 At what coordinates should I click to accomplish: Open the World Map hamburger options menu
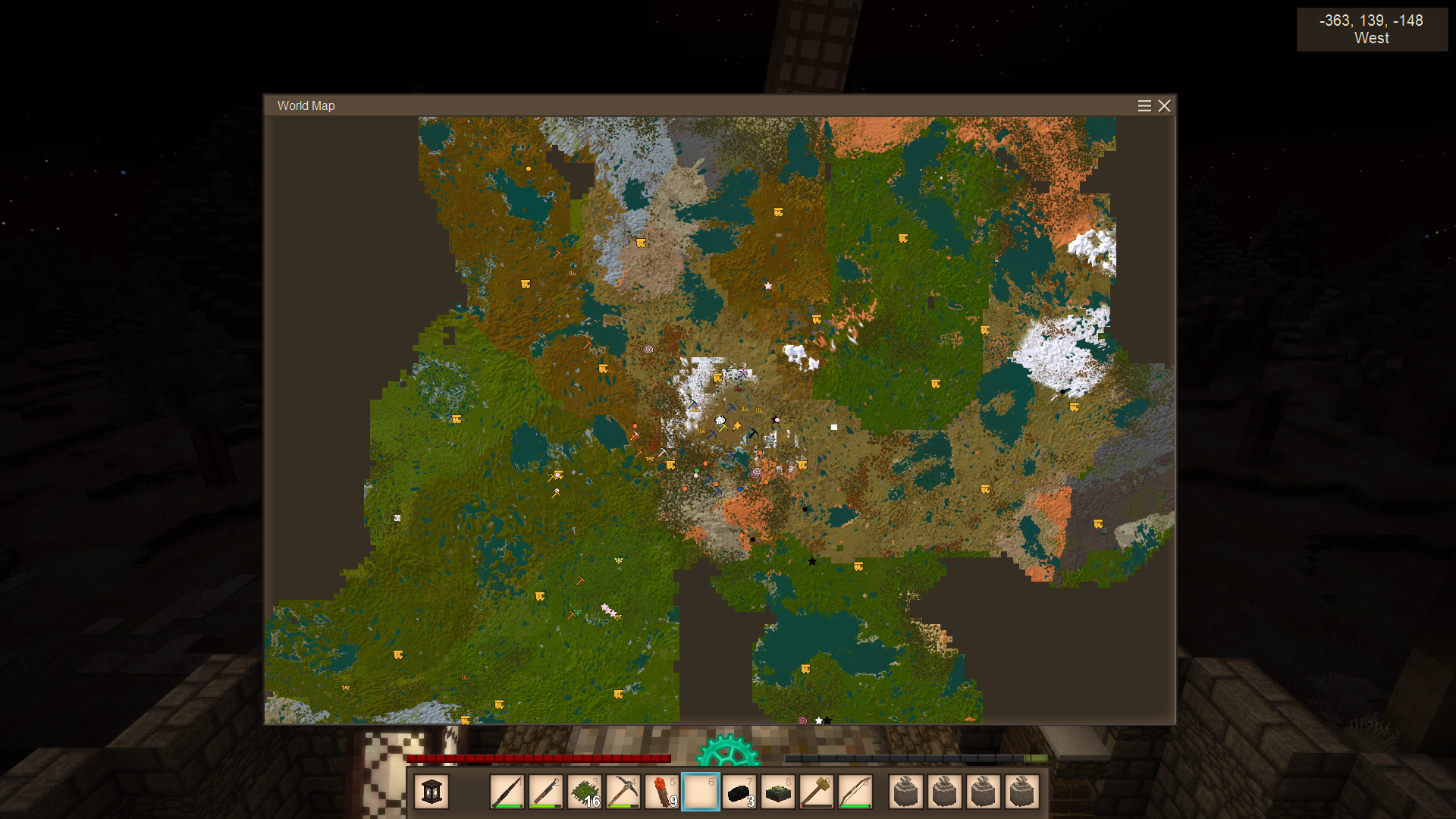1144,106
